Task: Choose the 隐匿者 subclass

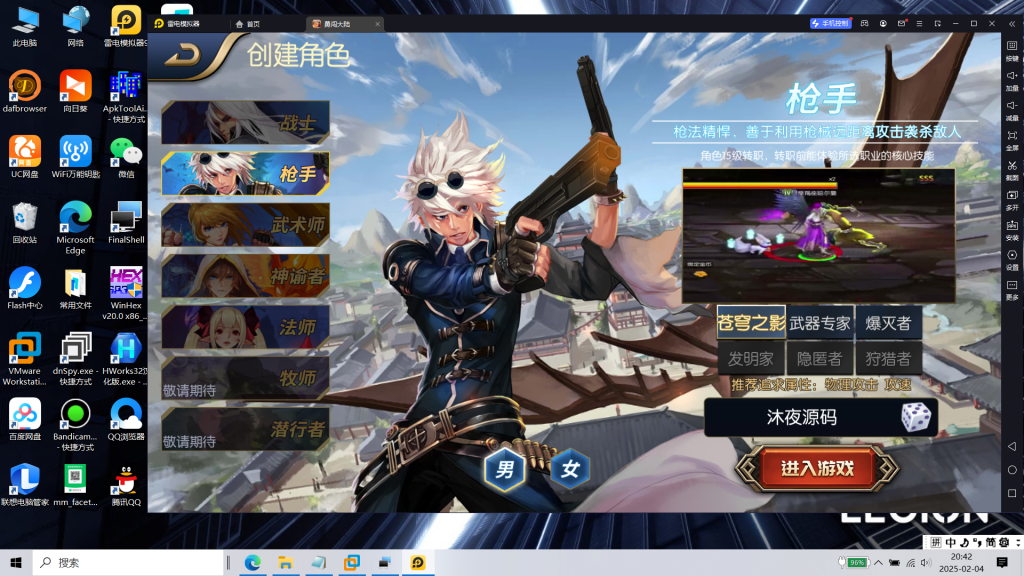Action: 820,358
